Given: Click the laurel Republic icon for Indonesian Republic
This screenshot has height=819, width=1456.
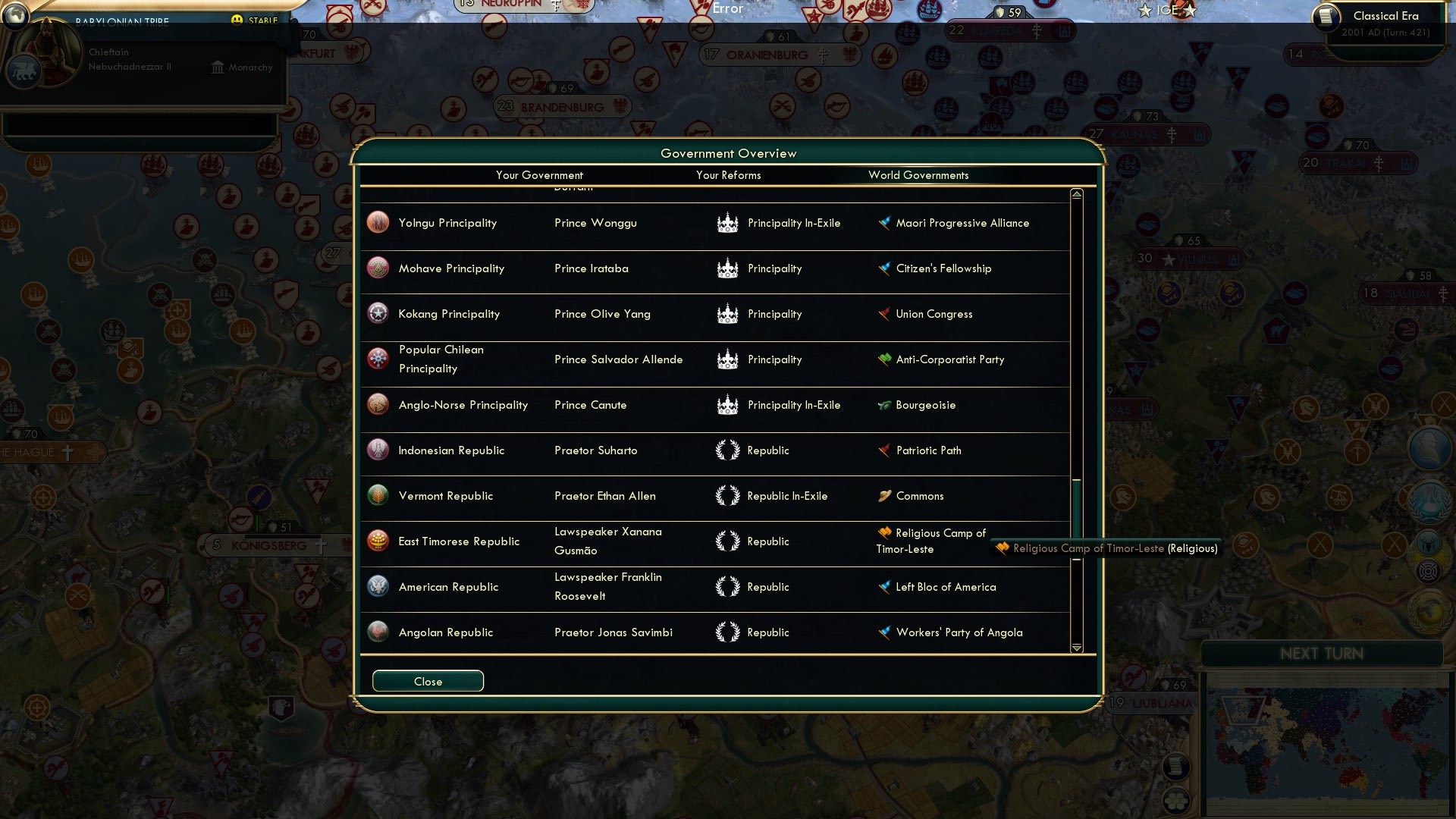Looking at the screenshot, I should coord(727,450).
